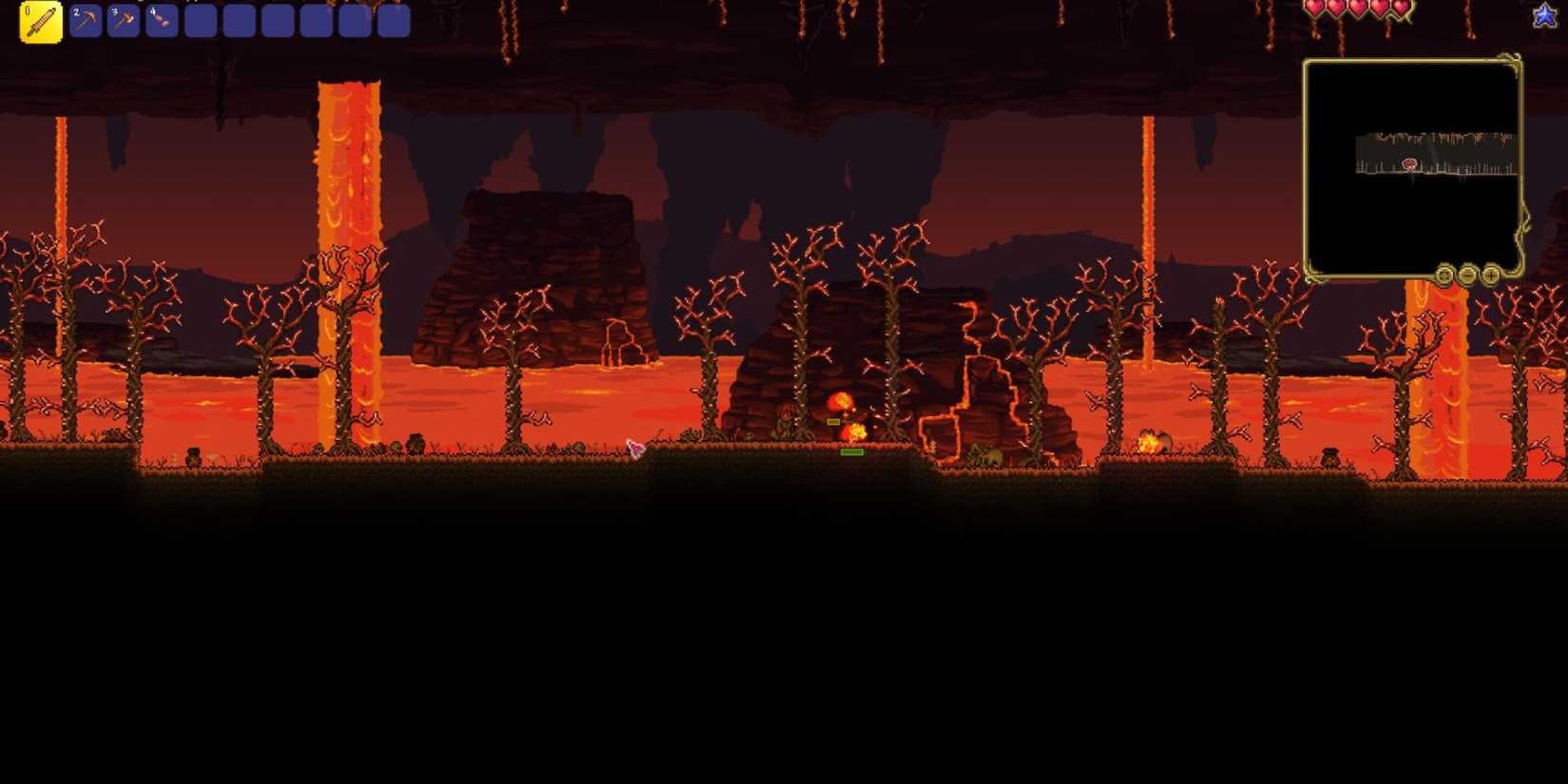The width and height of the screenshot is (1568, 784).
Task: Click the sixth empty hotbar slot
Action: 239,20
